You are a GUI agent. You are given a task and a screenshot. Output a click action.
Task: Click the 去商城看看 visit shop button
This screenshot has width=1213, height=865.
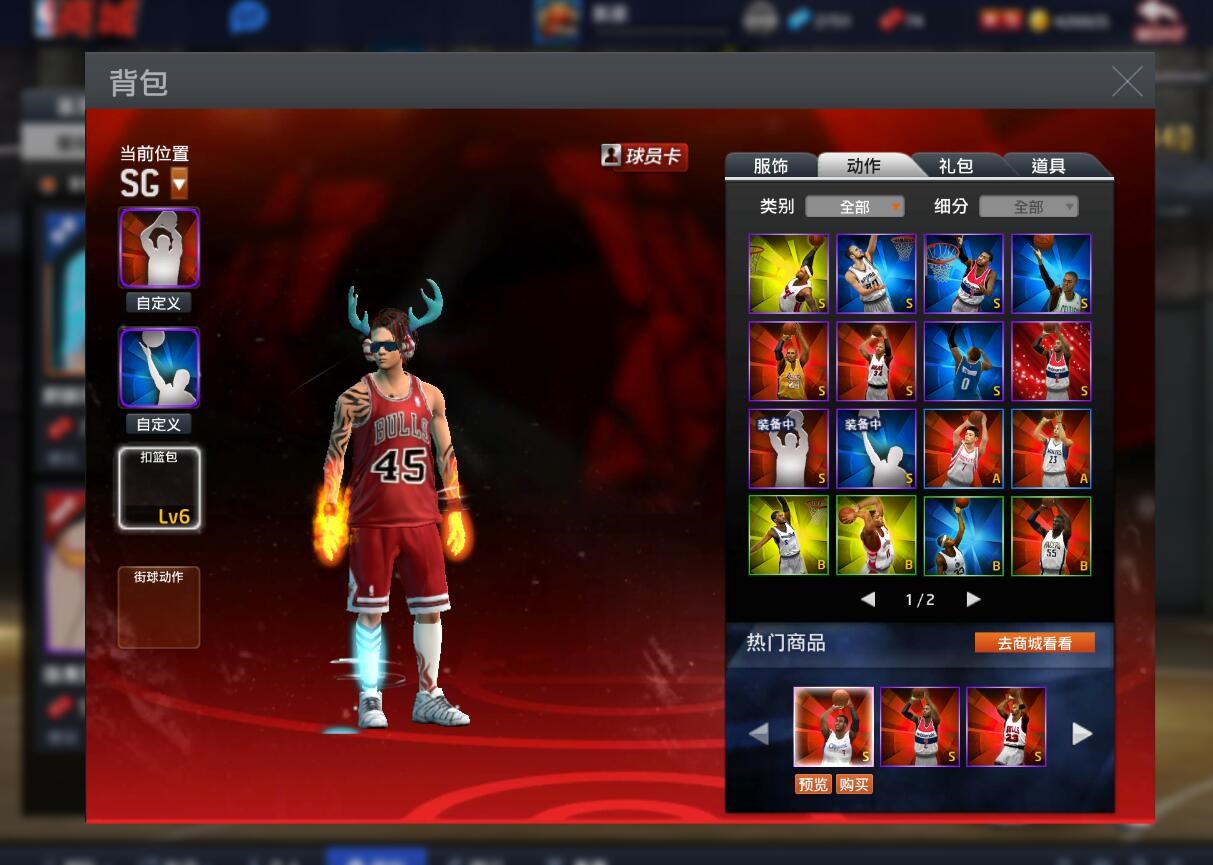click(x=1034, y=643)
